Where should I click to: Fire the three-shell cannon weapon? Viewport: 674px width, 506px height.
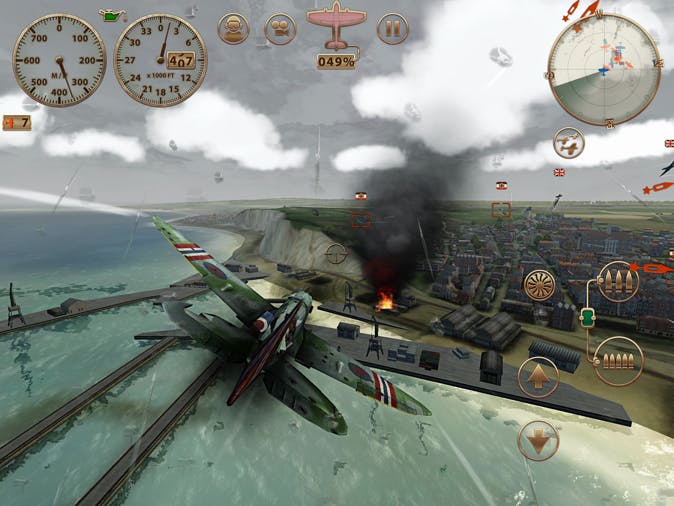click(617, 284)
